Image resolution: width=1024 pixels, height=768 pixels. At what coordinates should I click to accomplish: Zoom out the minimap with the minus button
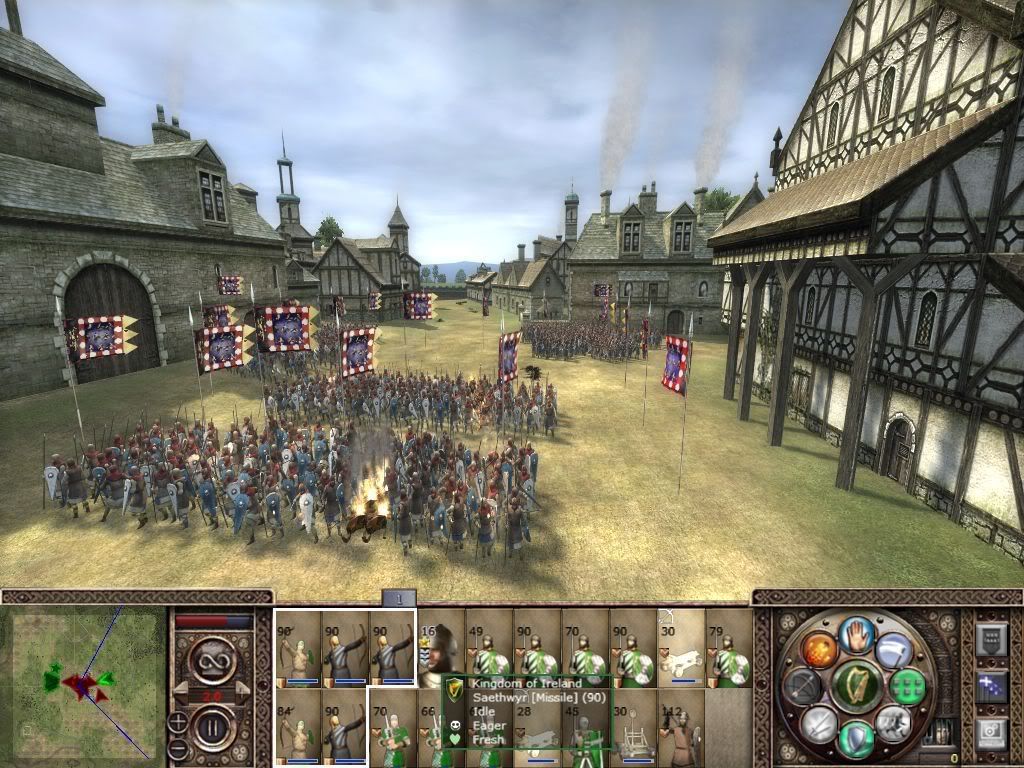(x=177, y=747)
